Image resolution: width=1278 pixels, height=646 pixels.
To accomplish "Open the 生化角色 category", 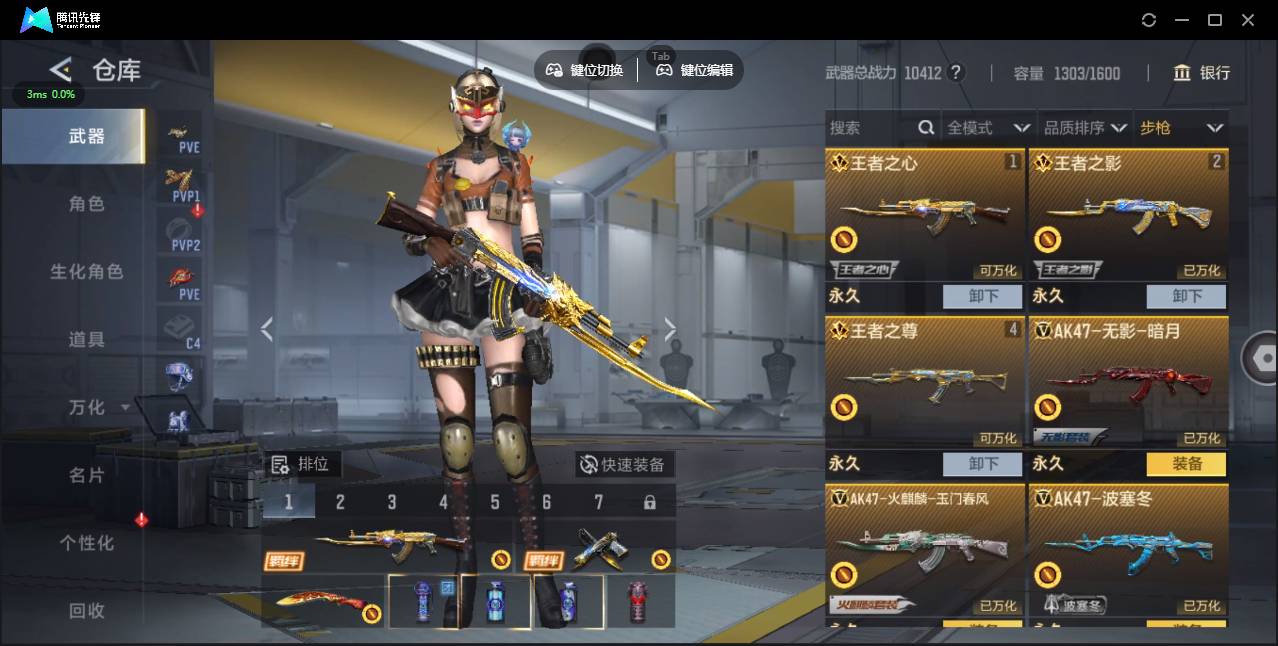I will tap(86, 272).
